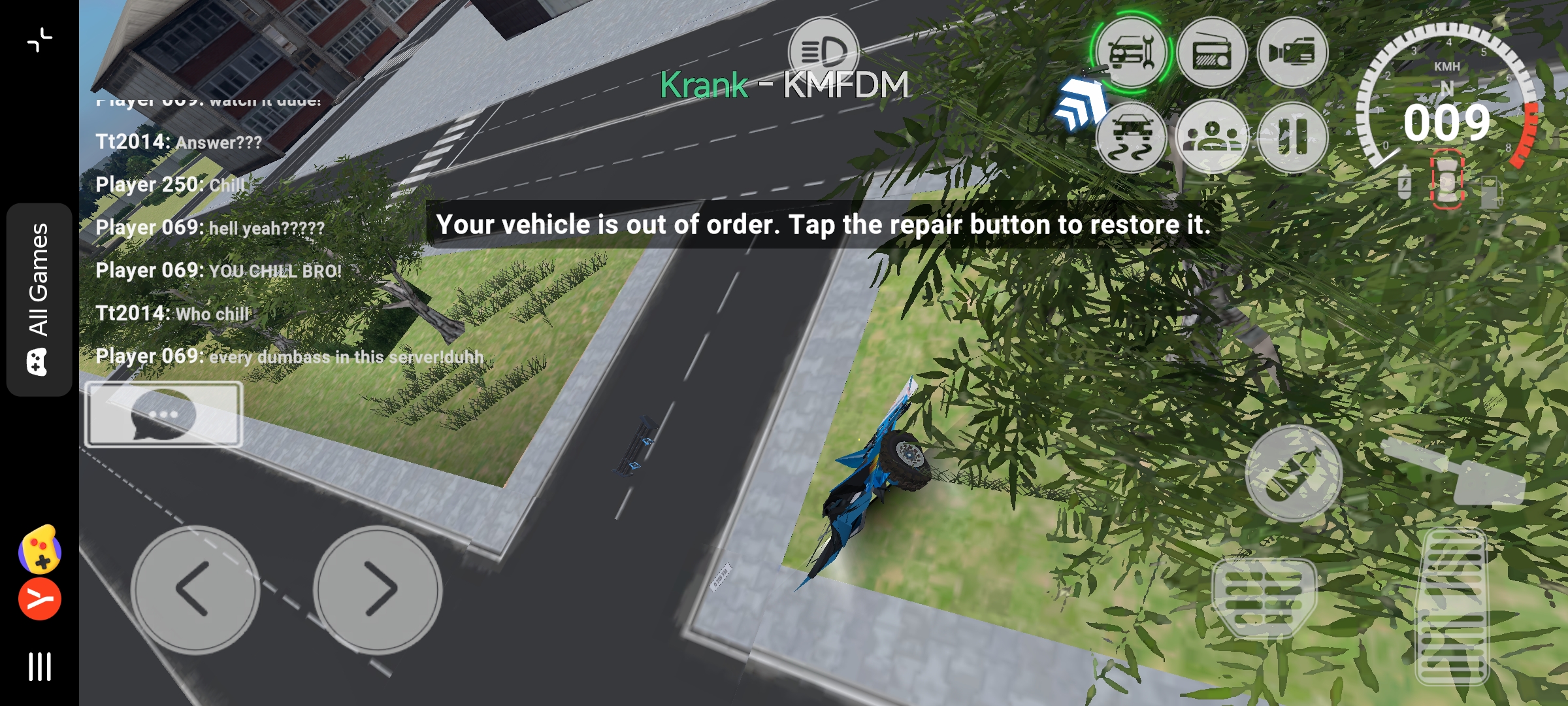Activate the nitro bottle boost
The width and height of the screenshot is (1568, 706).
pos(1293,473)
